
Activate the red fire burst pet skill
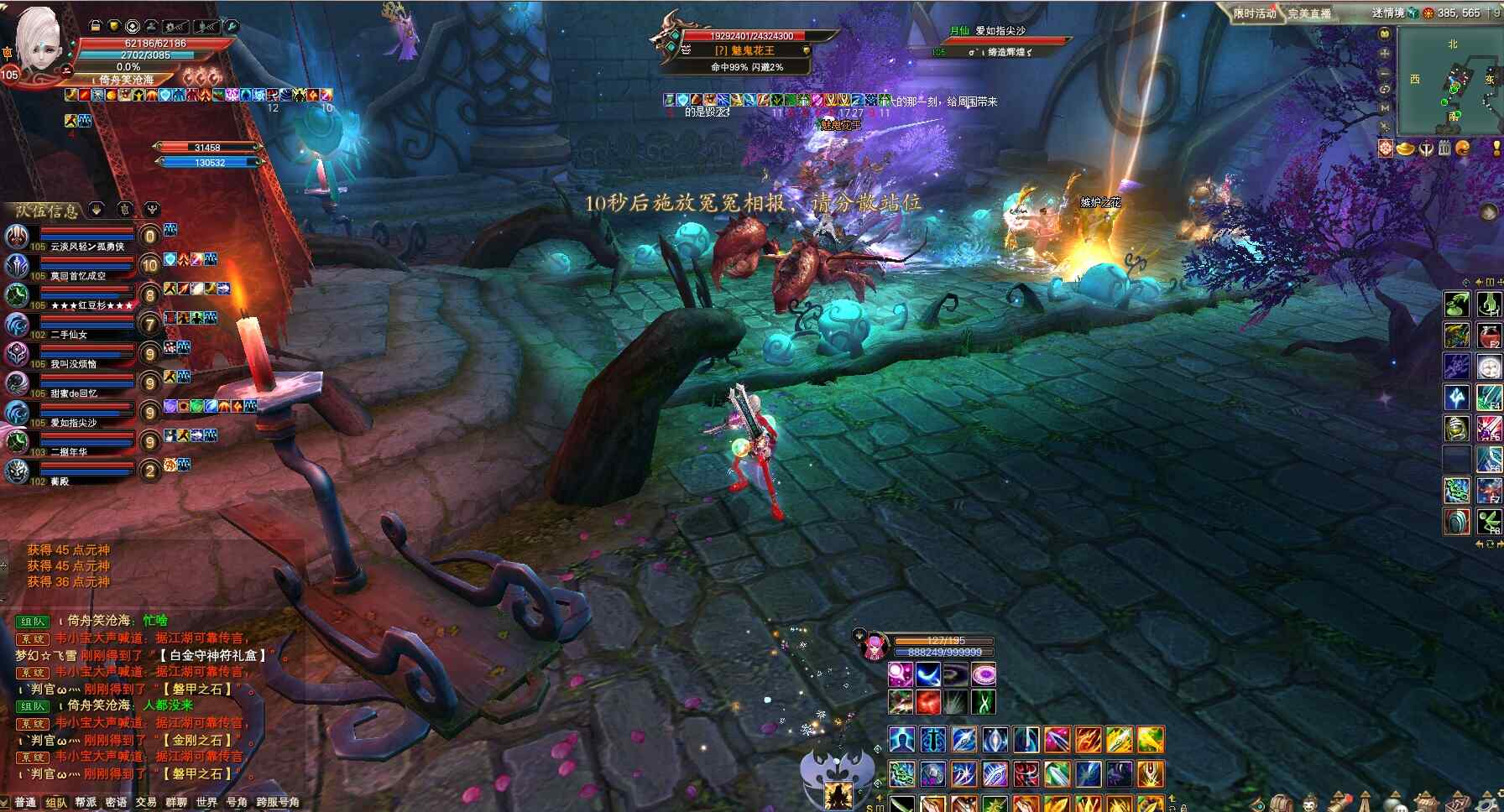927,702
